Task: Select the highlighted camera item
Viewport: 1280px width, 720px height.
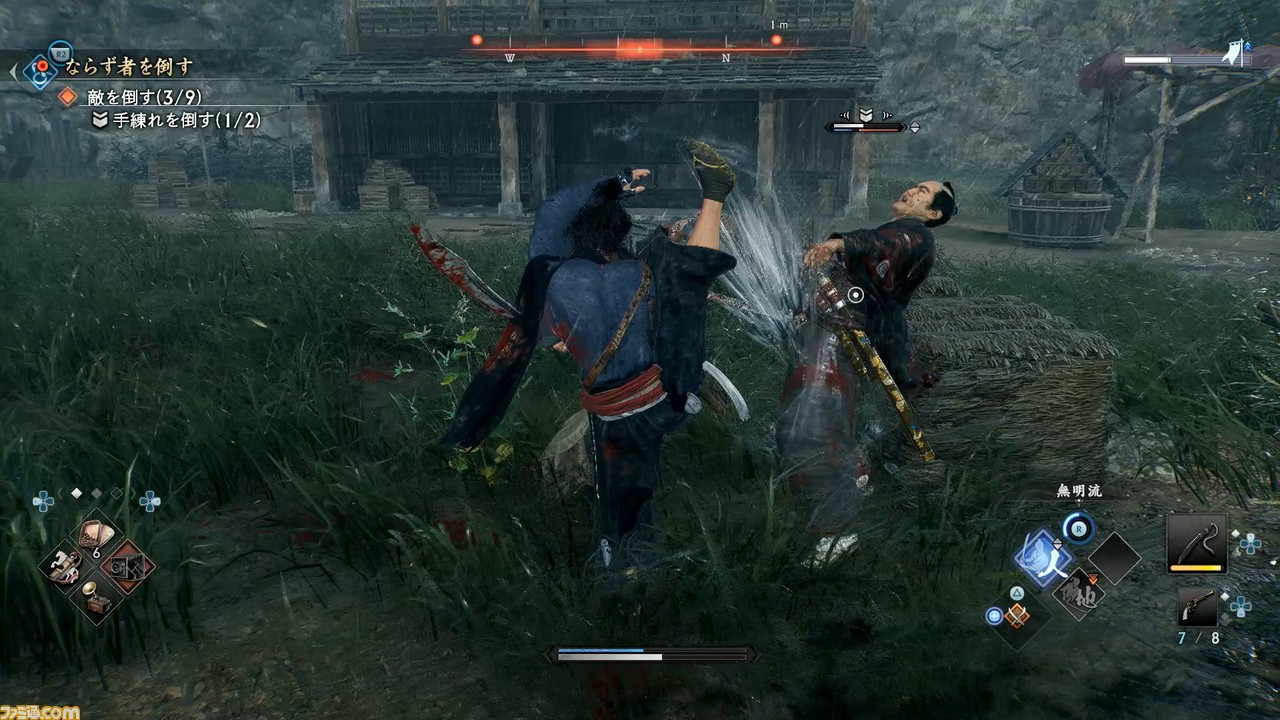Action: coord(127,566)
